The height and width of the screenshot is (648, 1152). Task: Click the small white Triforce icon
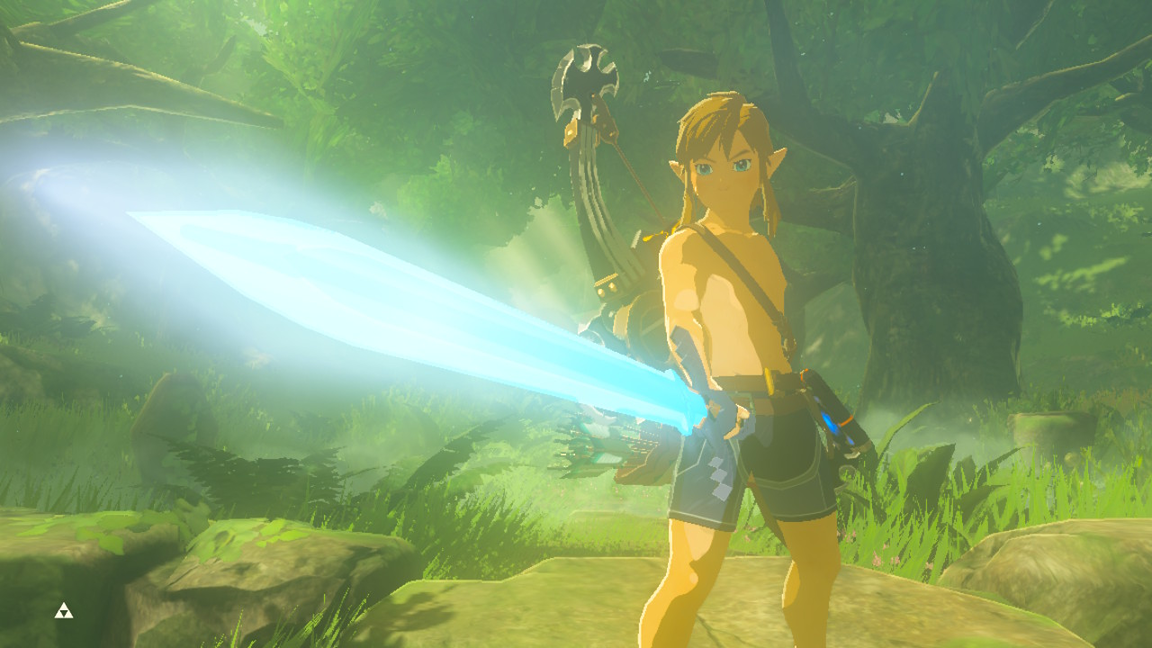[63, 611]
